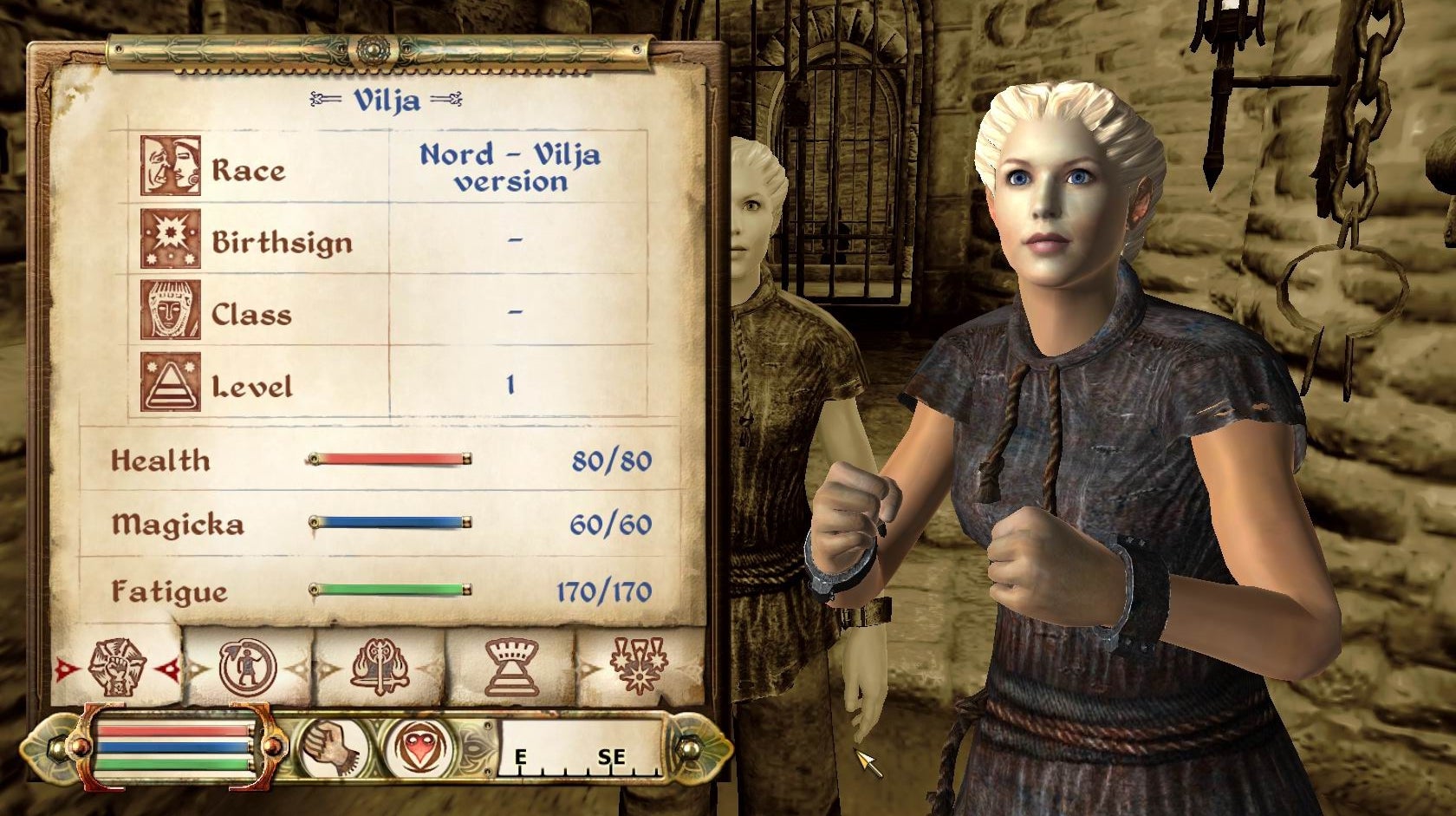Choose the Class row helmet icon

171,310
